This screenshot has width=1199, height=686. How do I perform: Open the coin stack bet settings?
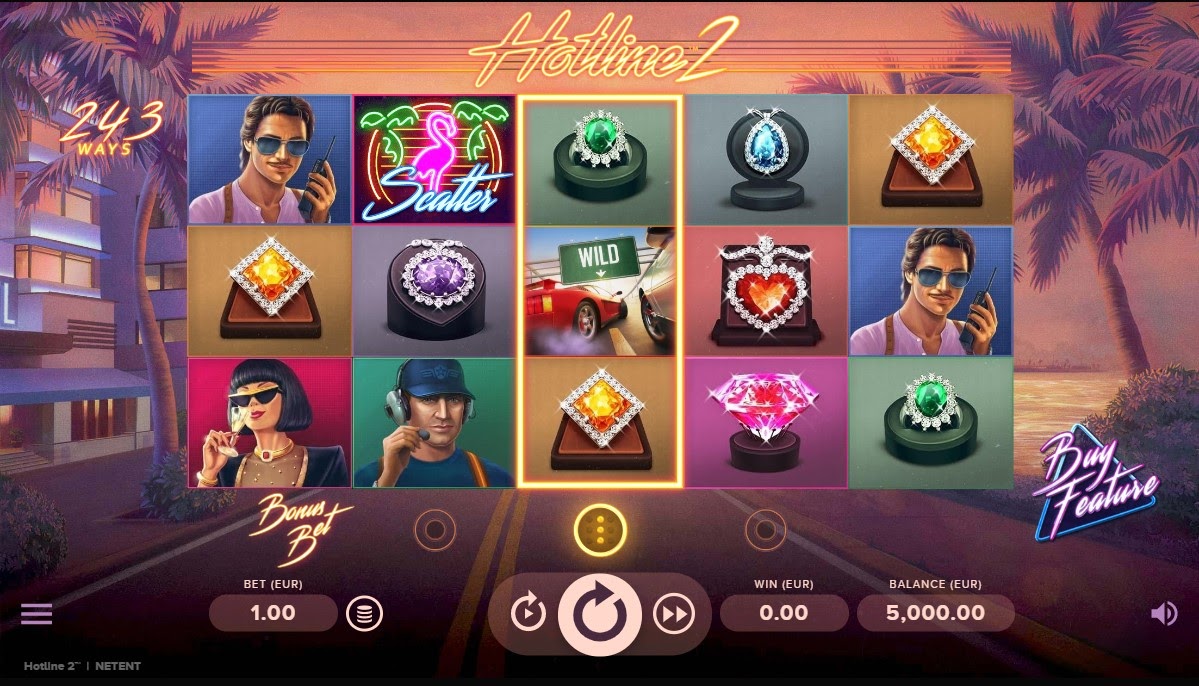click(364, 613)
